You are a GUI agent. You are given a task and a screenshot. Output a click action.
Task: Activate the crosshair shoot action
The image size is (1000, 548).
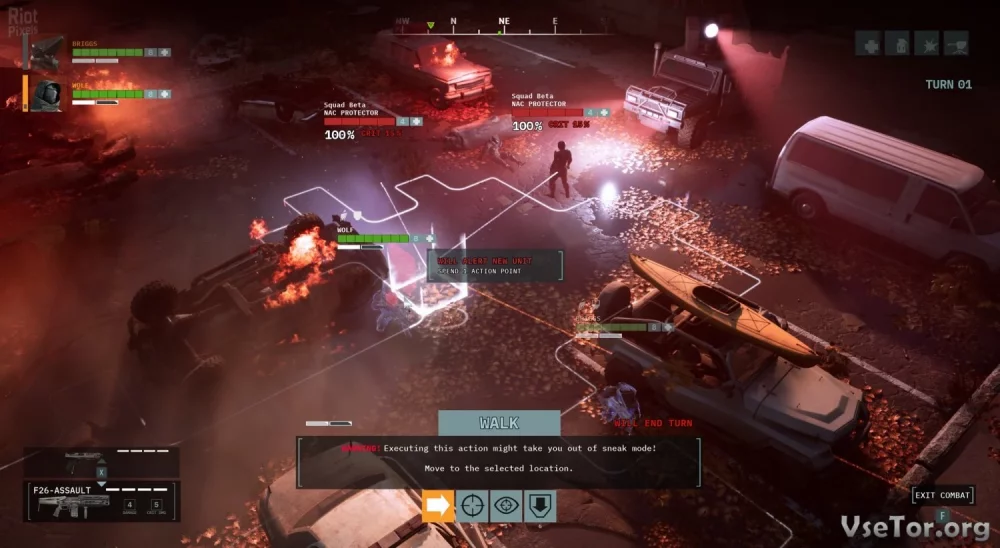pos(473,506)
